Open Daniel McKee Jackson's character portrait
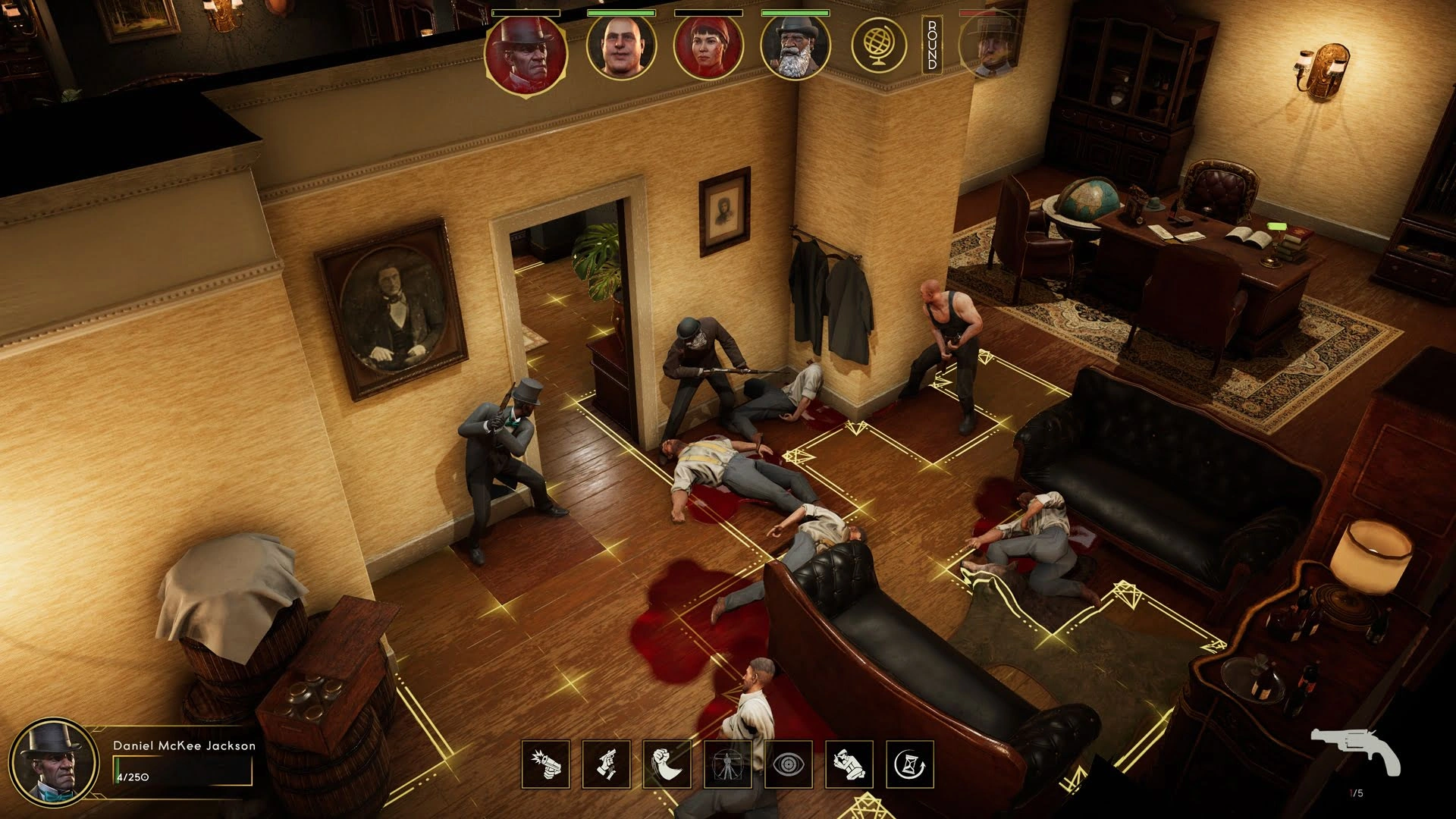The width and height of the screenshot is (1456, 819). click(53, 762)
